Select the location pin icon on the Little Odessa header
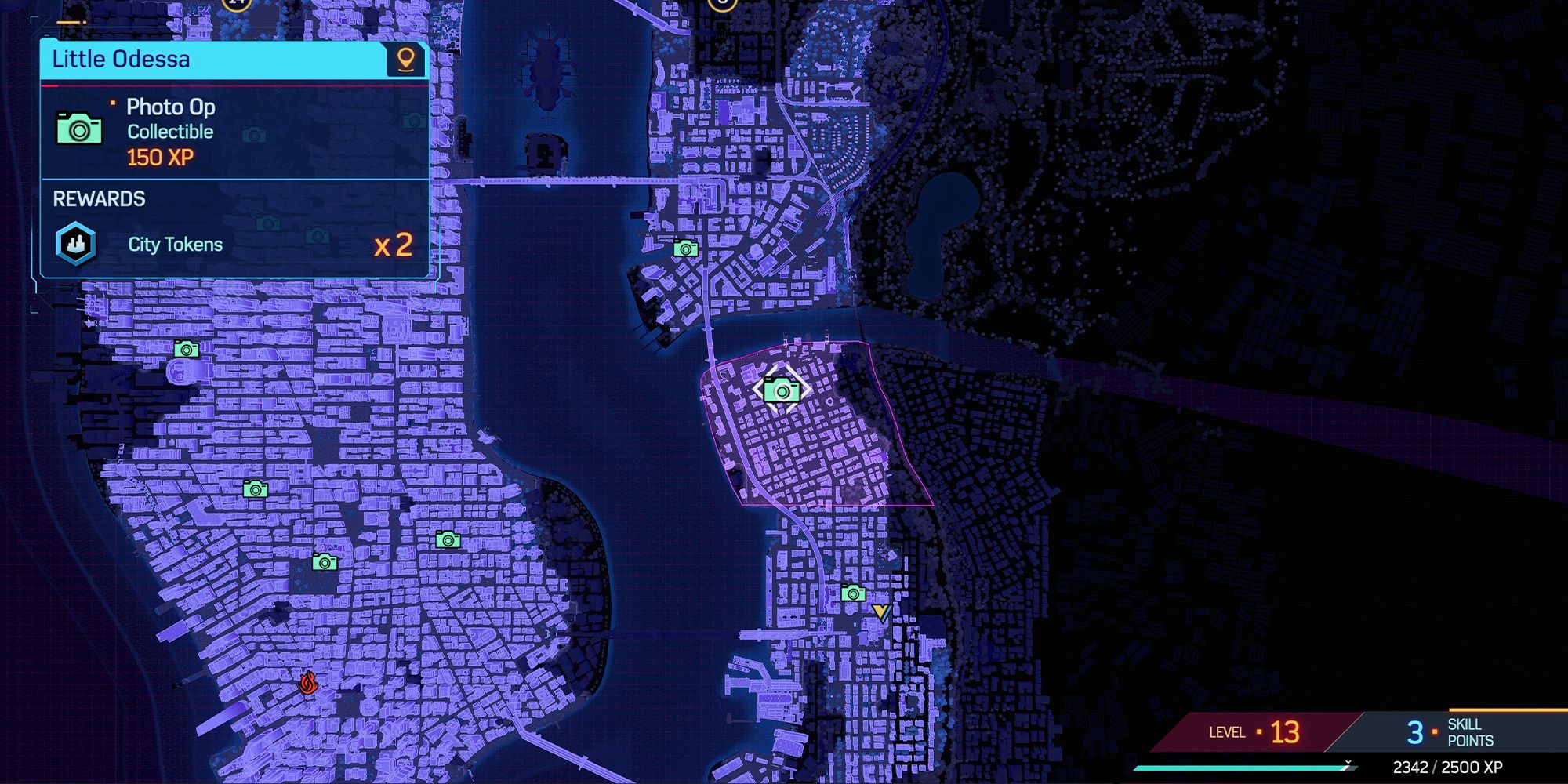Screen dimensions: 1568x784 click(x=405, y=59)
